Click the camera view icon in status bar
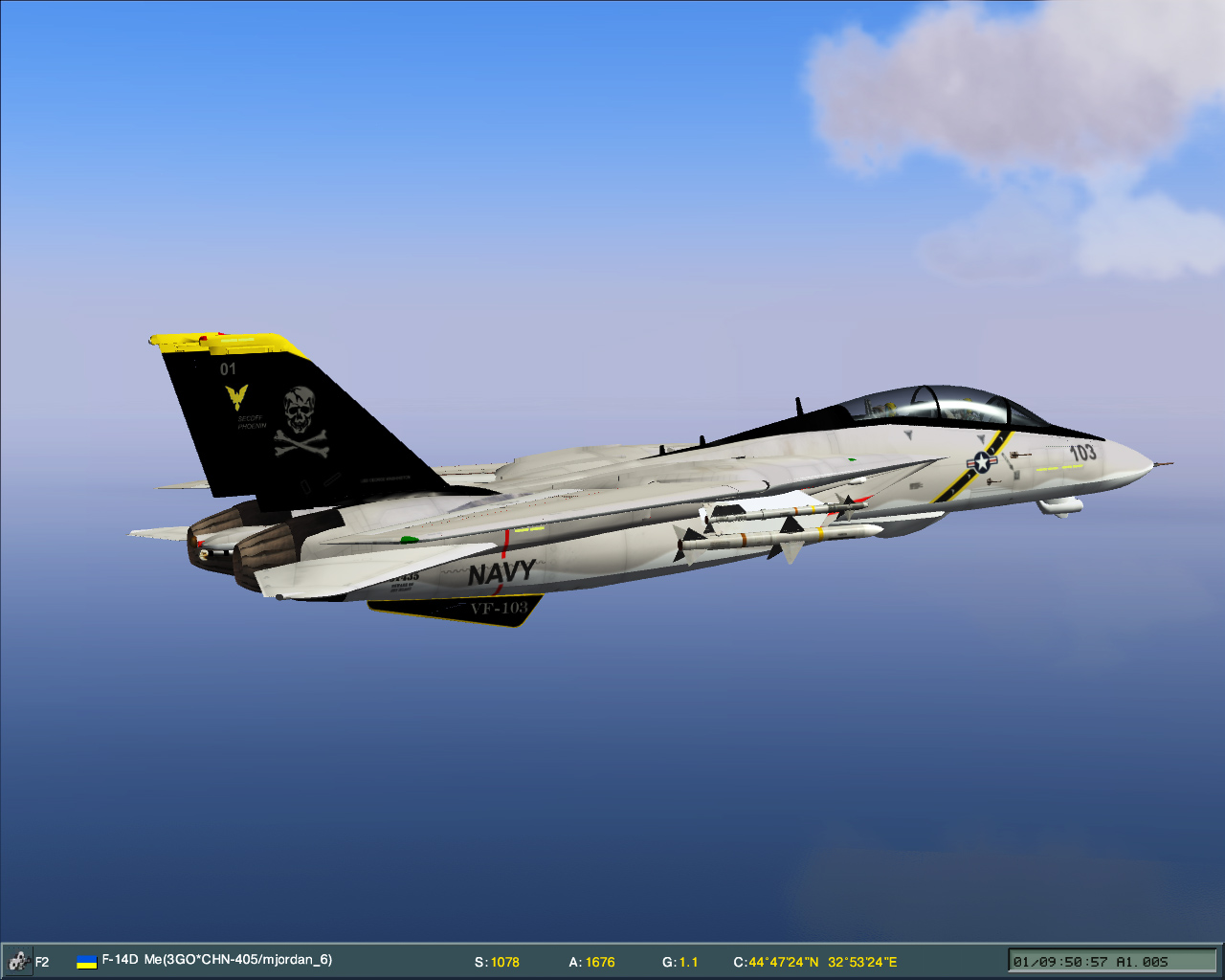This screenshot has height=980, width=1225. point(17,961)
